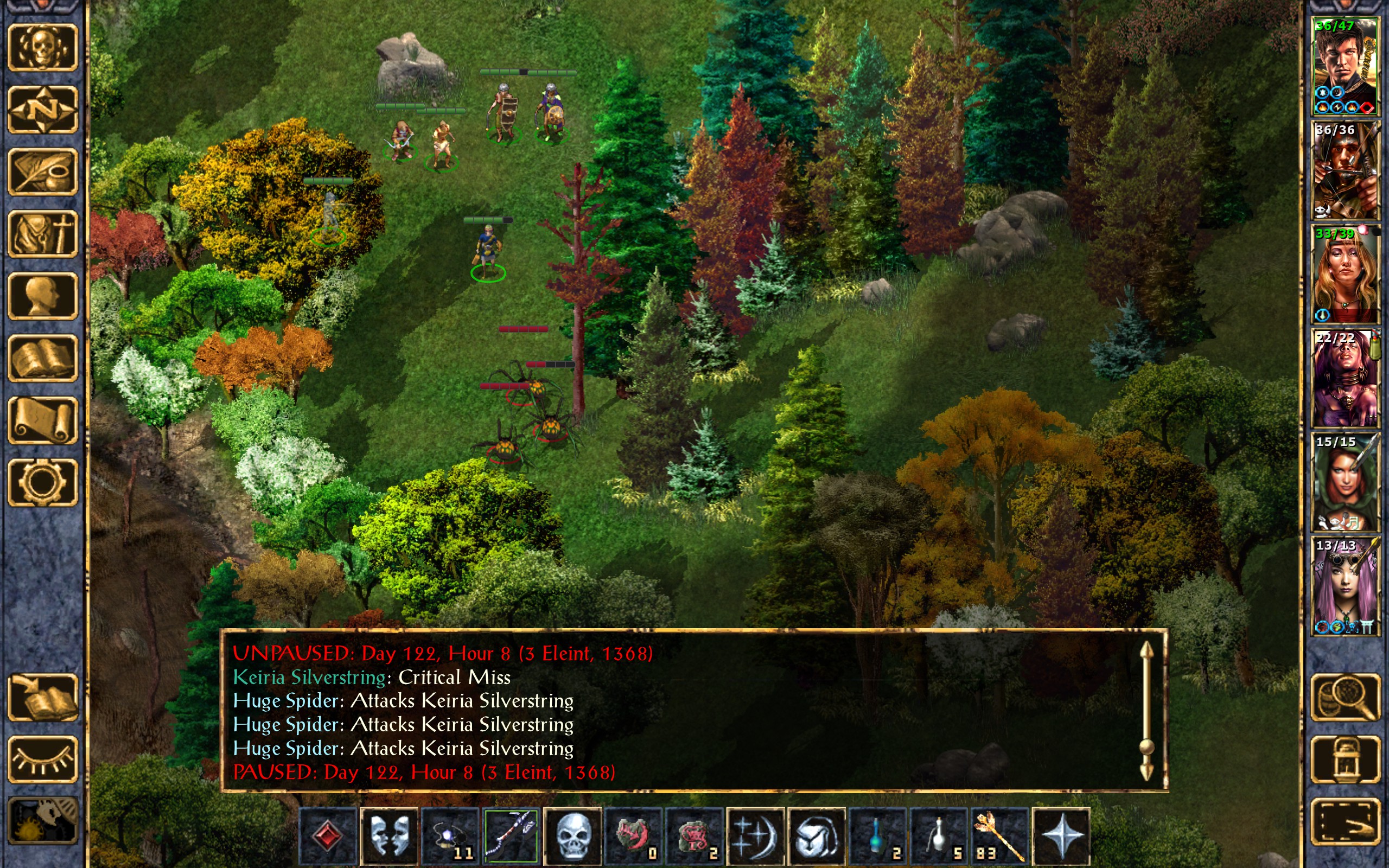Click the quick save book-with-arrow button

tap(42, 697)
